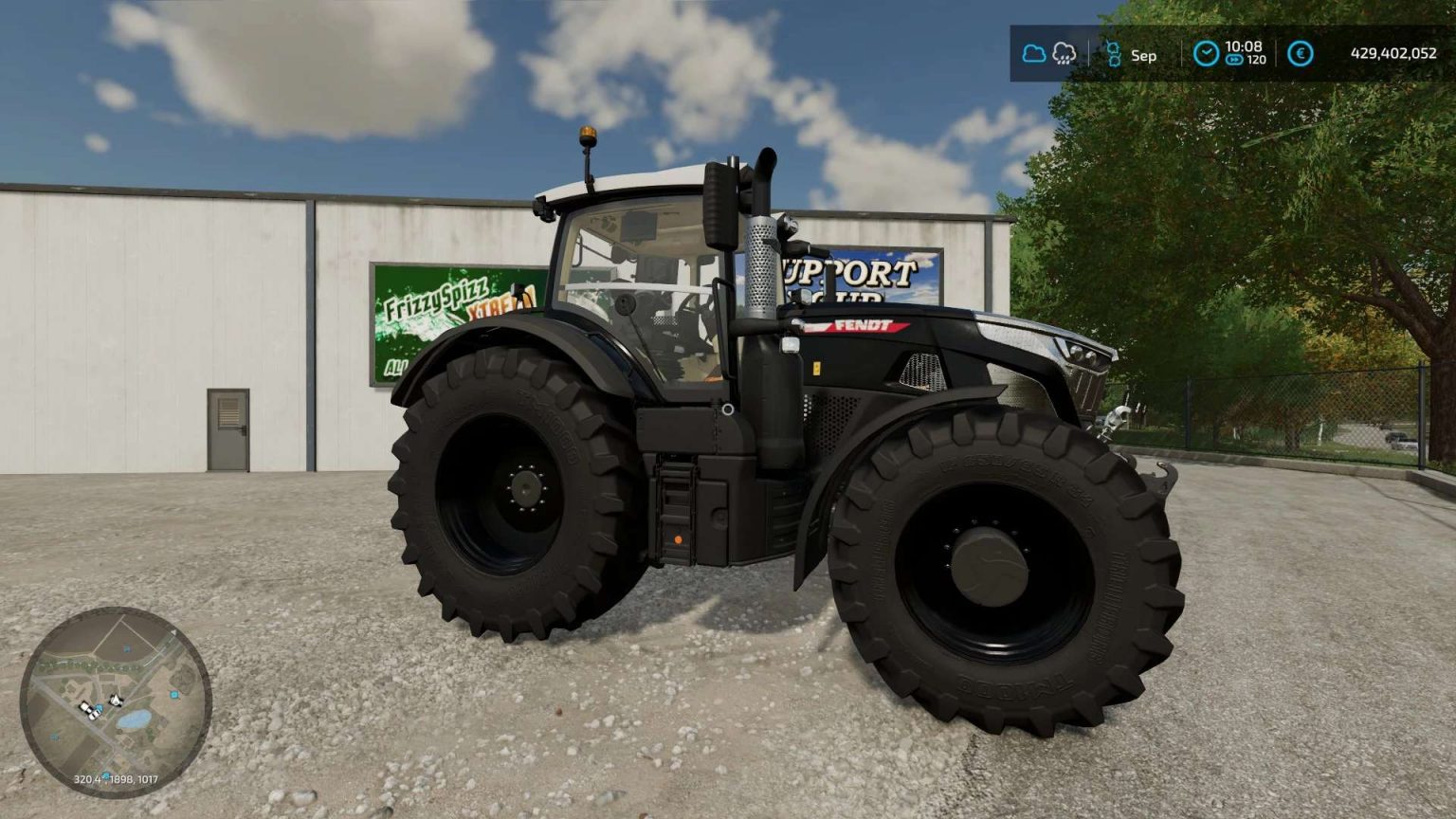This screenshot has width=1456, height=819.
Task: Click the leaf temperature icon next to Sep
Action: (1115, 54)
